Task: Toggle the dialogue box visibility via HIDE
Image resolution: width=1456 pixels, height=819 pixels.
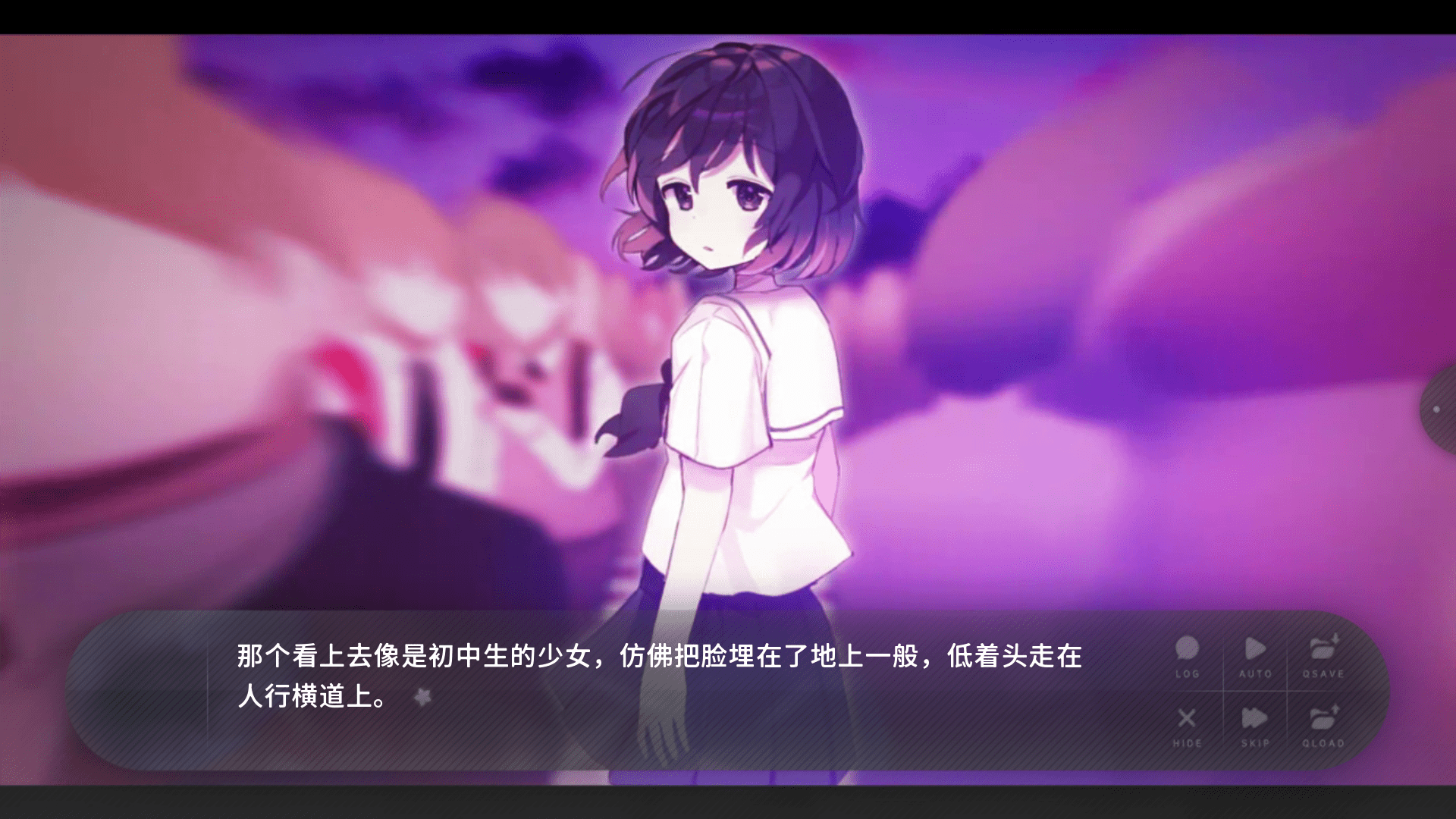Action: [x=1185, y=719]
